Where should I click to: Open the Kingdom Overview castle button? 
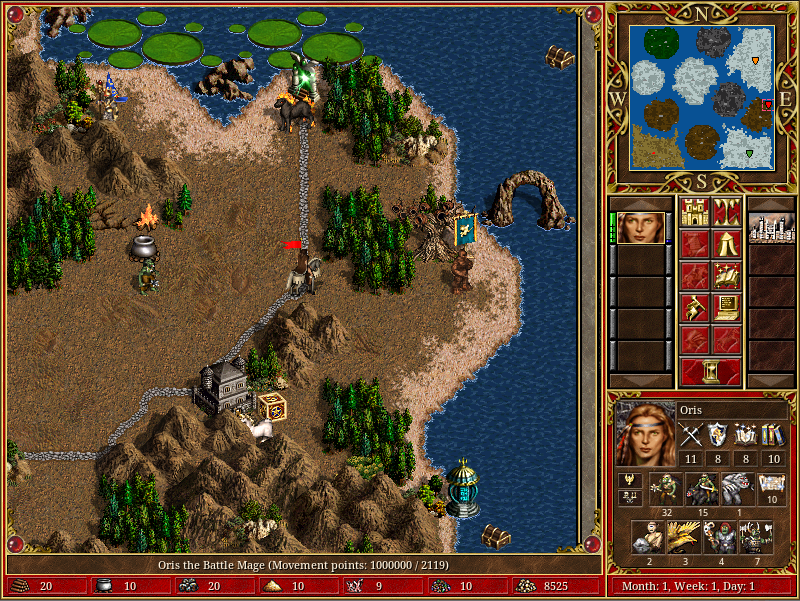coord(694,211)
